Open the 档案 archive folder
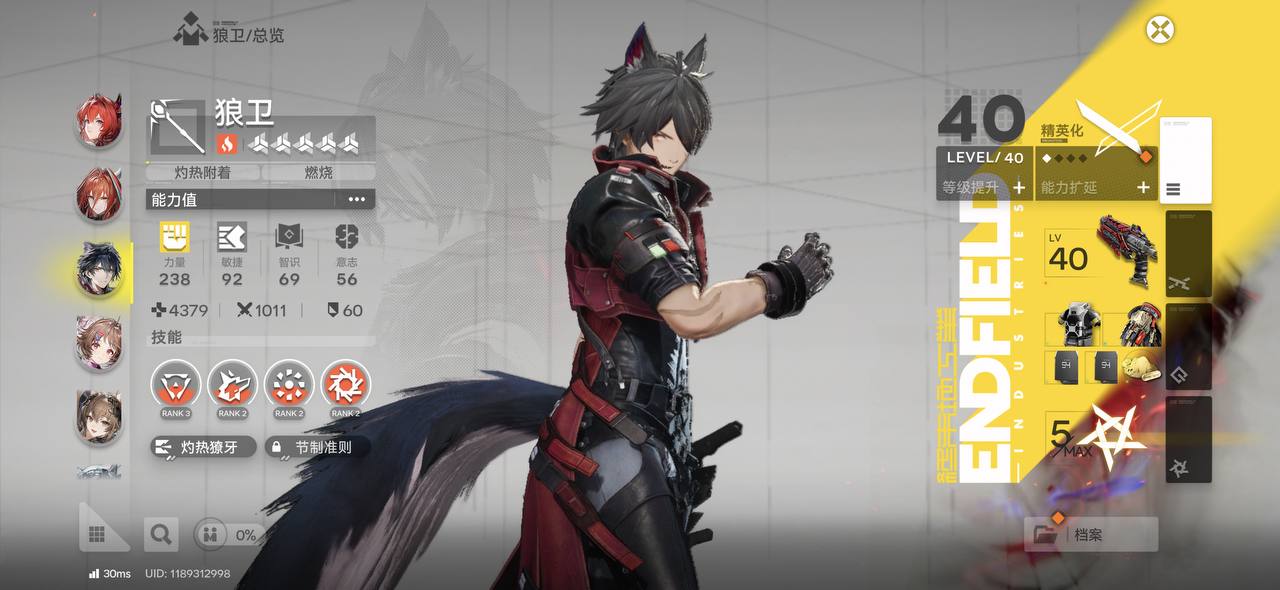 tap(1091, 535)
